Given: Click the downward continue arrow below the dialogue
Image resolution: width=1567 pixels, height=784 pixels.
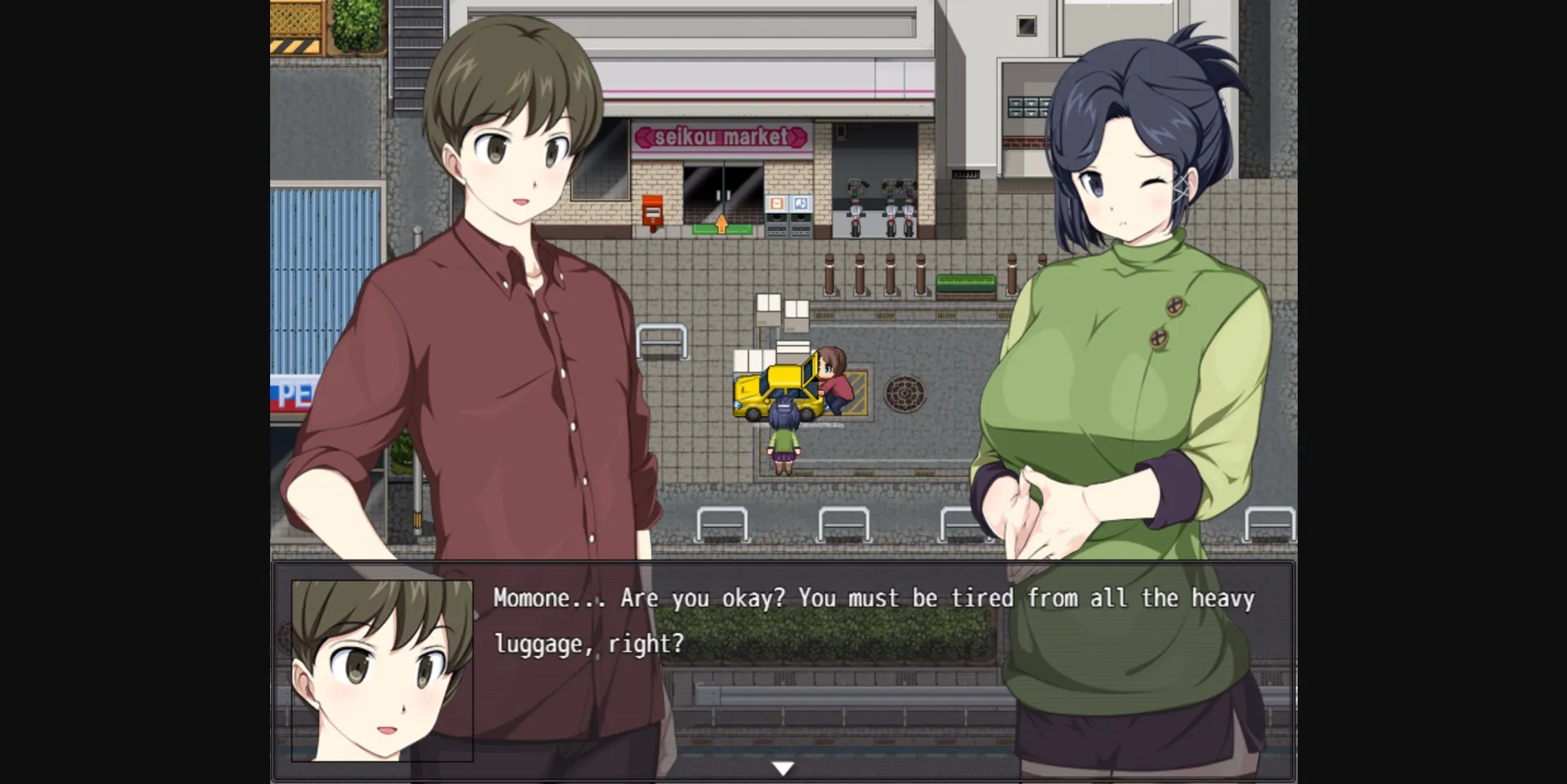Looking at the screenshot, I should (783, 765).
